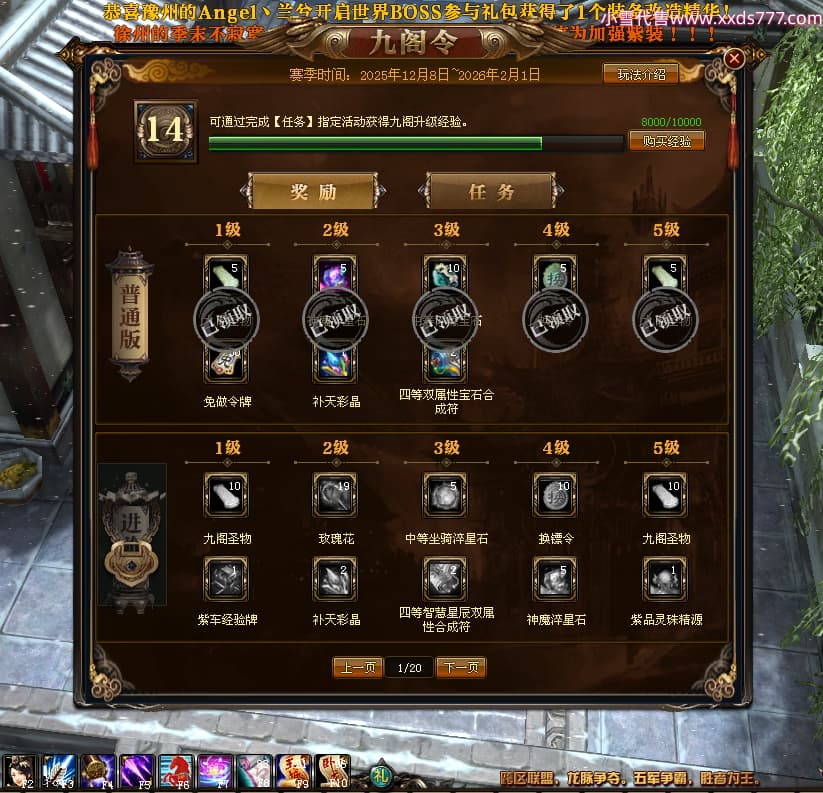
Task: Switch to the 任务 tasks tab
Action: pos(491,192)
